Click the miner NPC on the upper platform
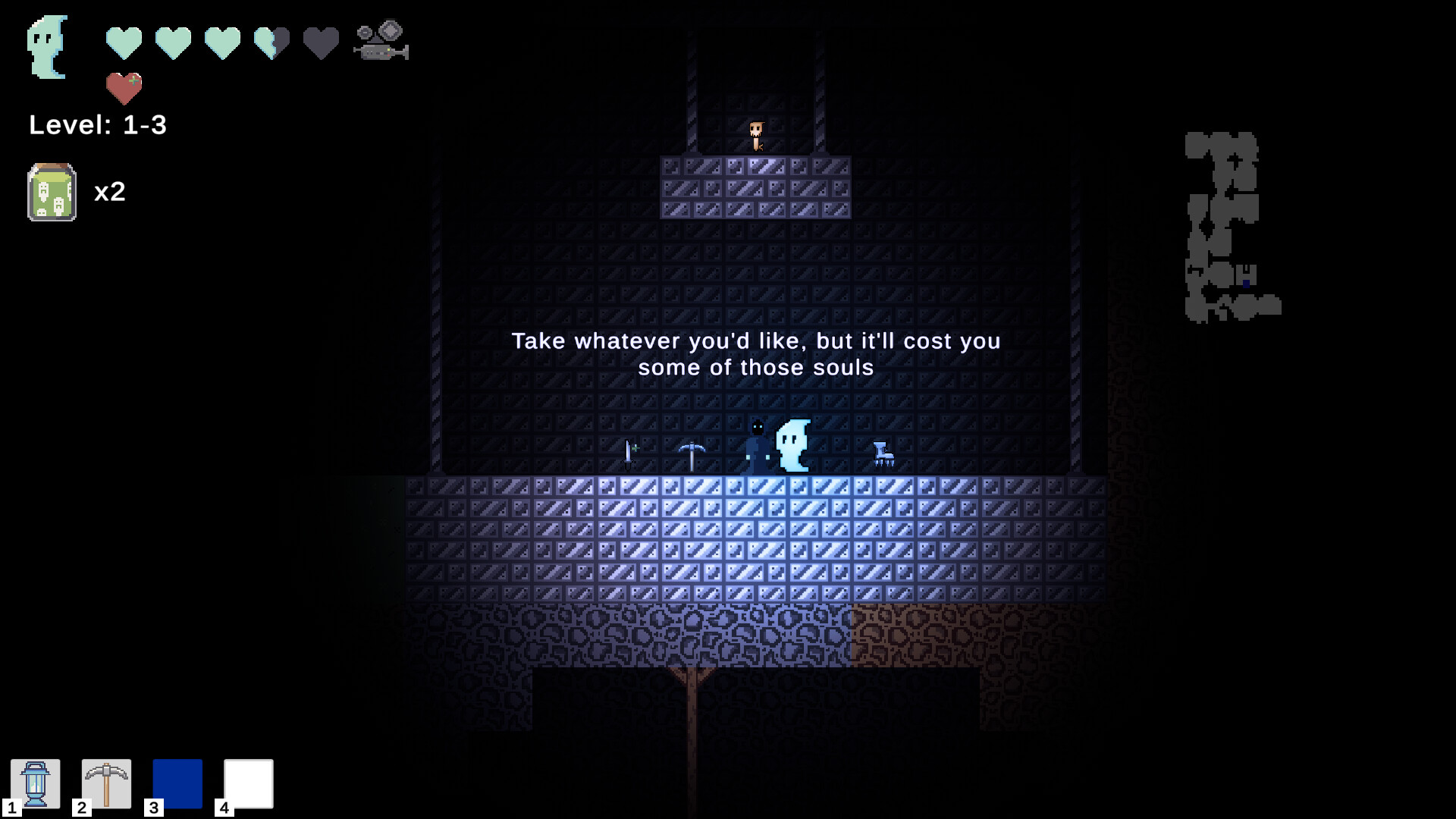Viewport: 1456px width, 819px height. click(756, 135)
